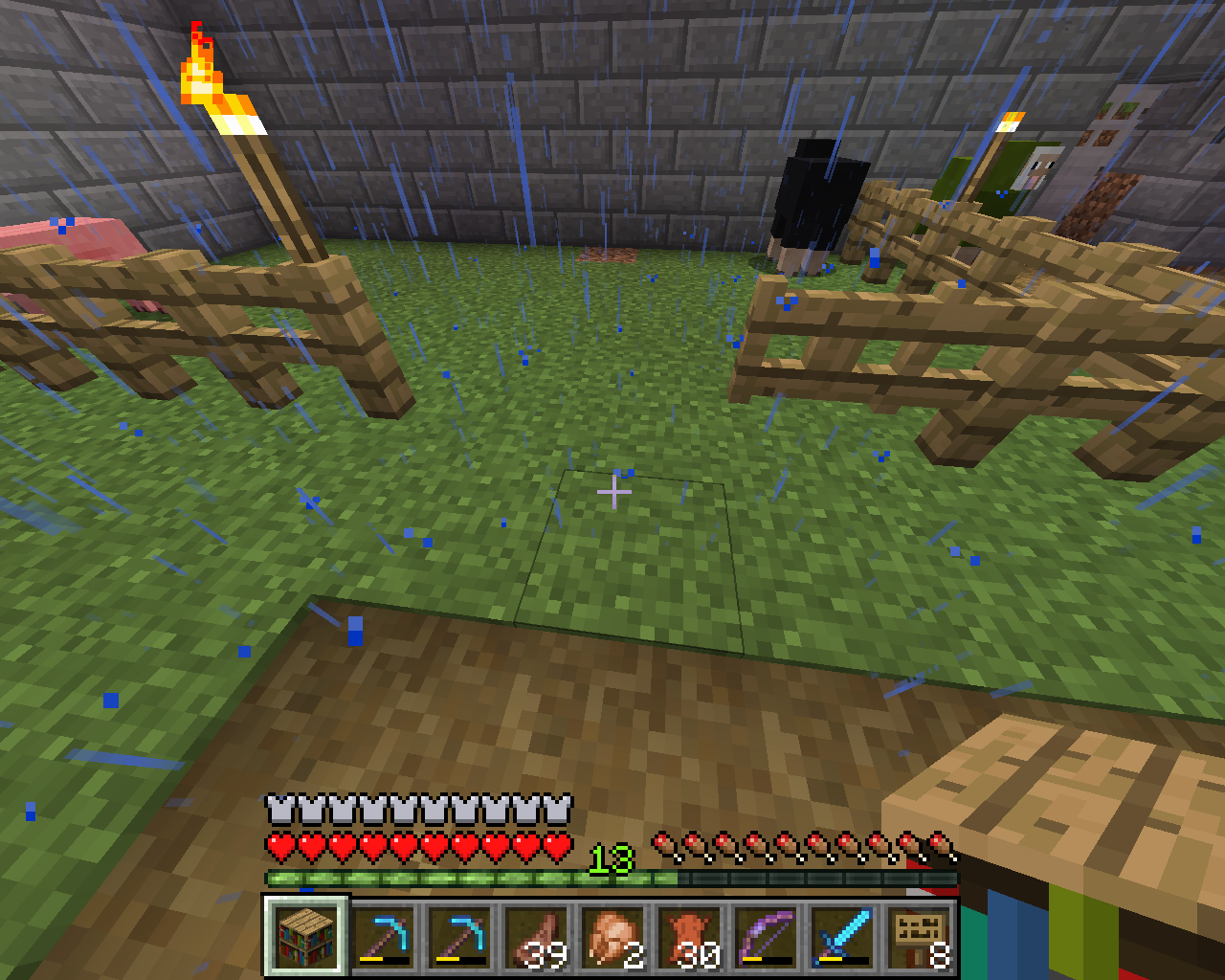The height and width of the screenshot is (980, 1225).
Task: Choose the cooked chicken hotbar slot
Action: 613,936
